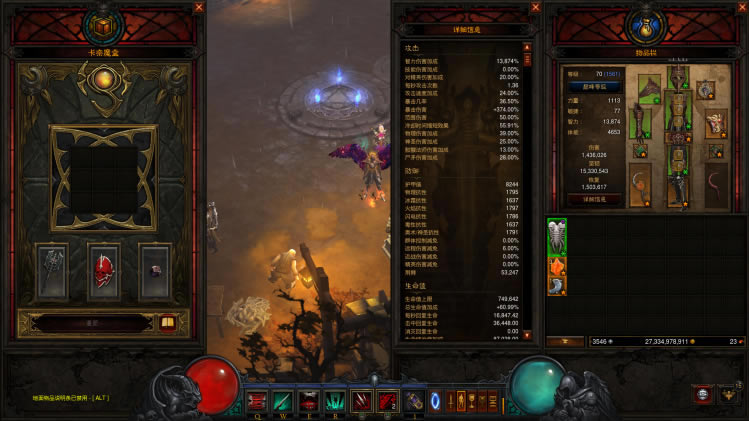Close the inventory panel
Viewport: 749px width, 421px height.
coord(741,7)
